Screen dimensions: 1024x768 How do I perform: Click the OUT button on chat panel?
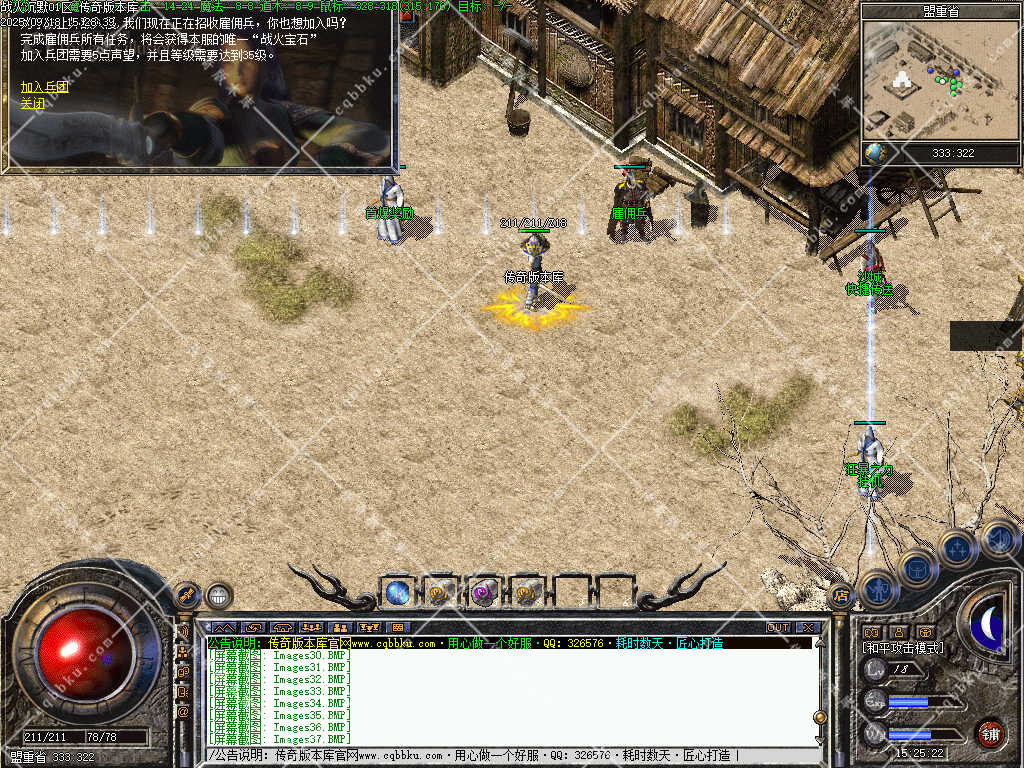click(778, 627)
